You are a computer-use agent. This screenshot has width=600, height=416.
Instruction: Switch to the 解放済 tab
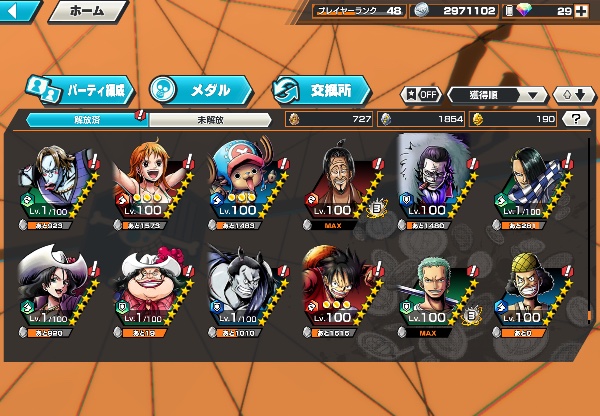pos(86,119)
